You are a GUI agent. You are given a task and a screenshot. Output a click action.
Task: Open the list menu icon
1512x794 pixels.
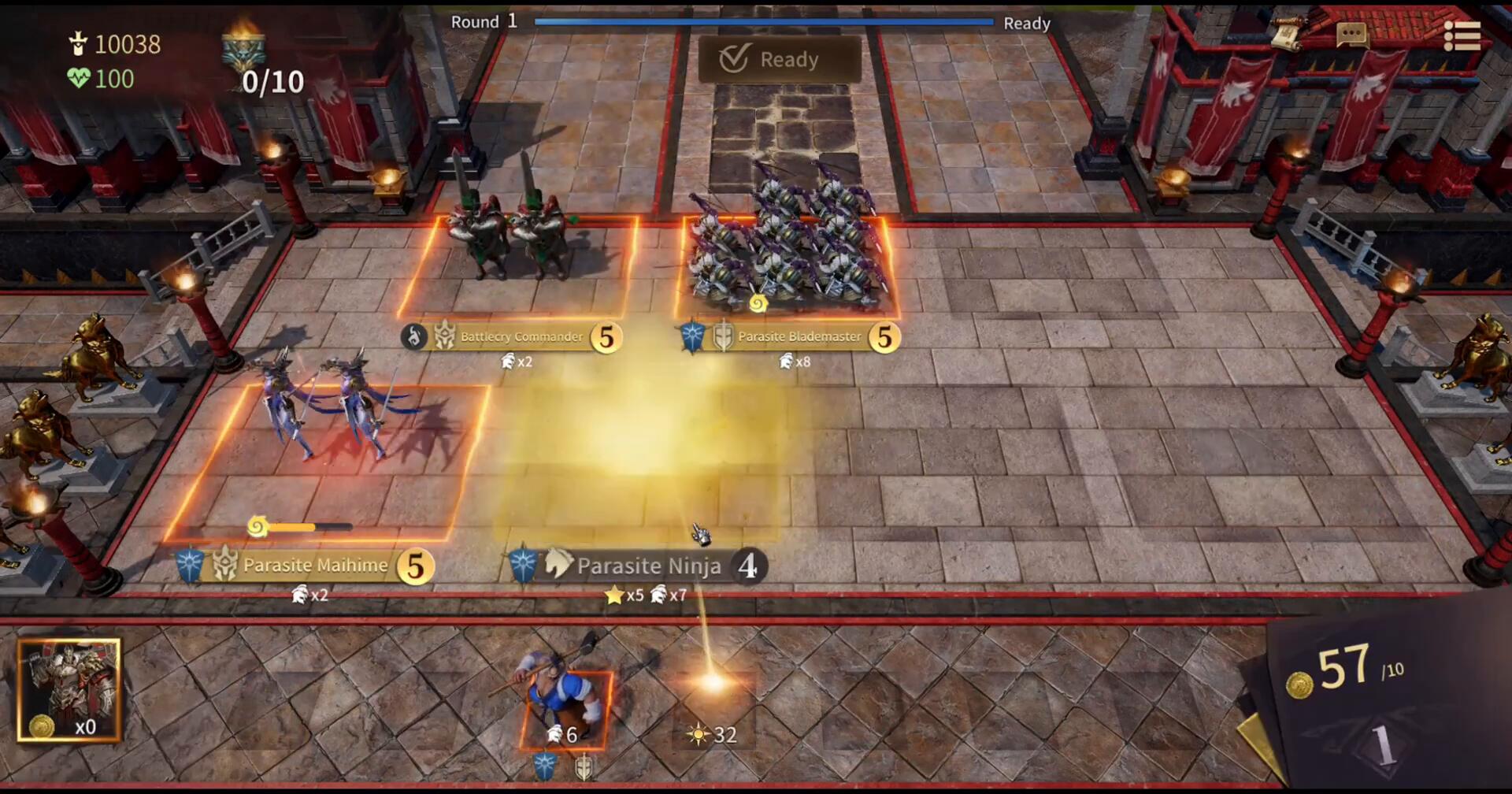(1462, 36)
